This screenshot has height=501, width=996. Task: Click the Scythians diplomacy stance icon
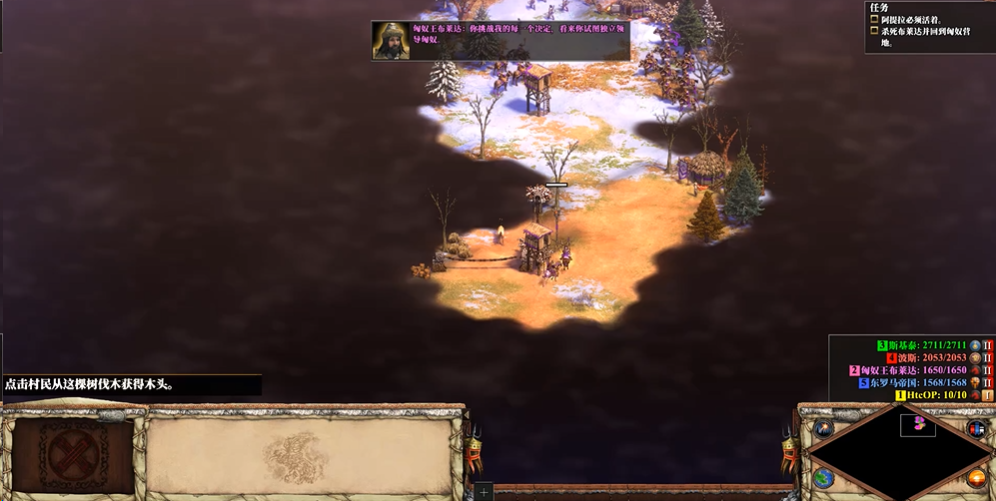988,345
